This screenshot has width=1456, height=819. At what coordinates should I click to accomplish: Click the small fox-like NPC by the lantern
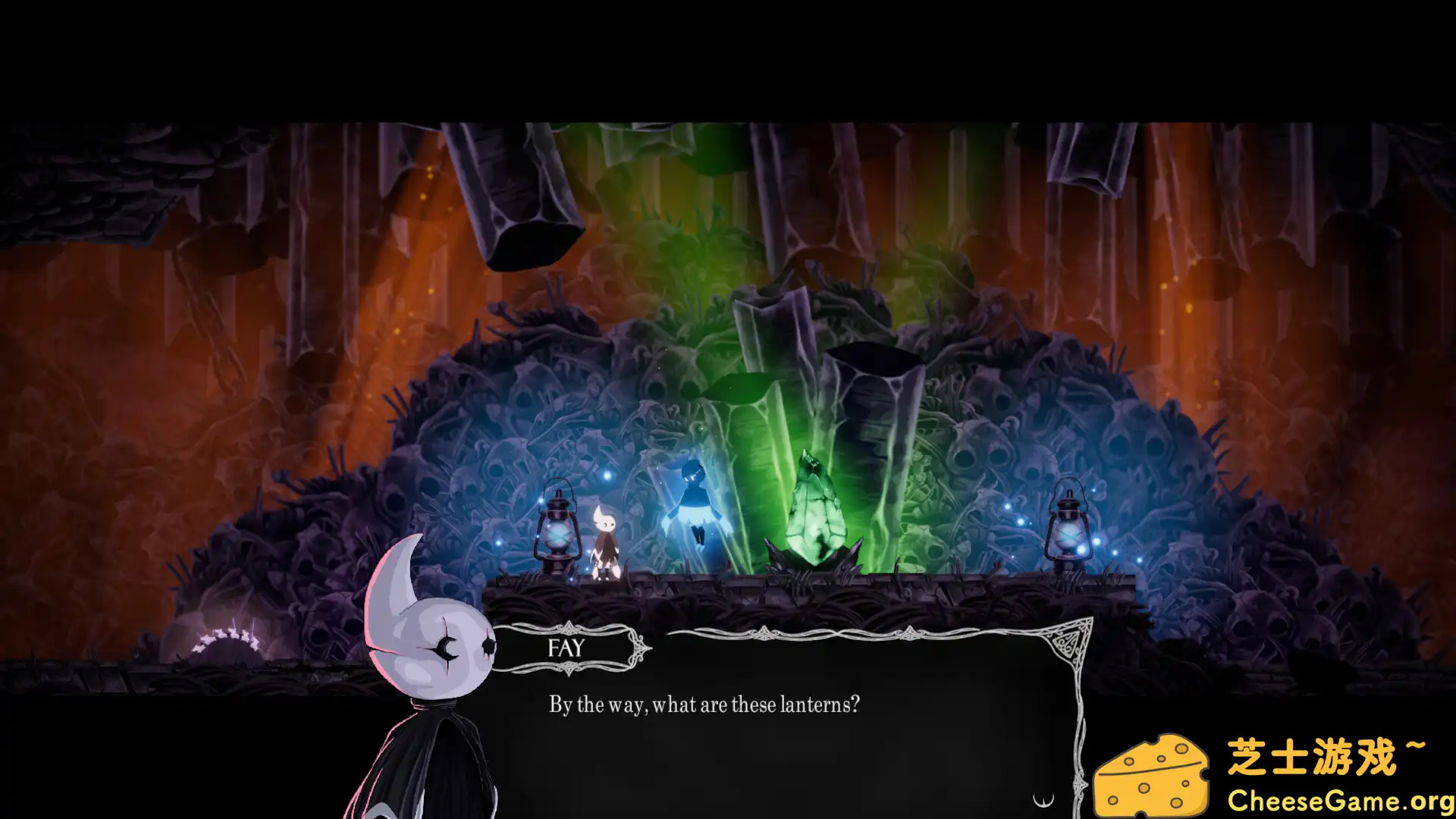pyautogui.click(x=603, y=538)
